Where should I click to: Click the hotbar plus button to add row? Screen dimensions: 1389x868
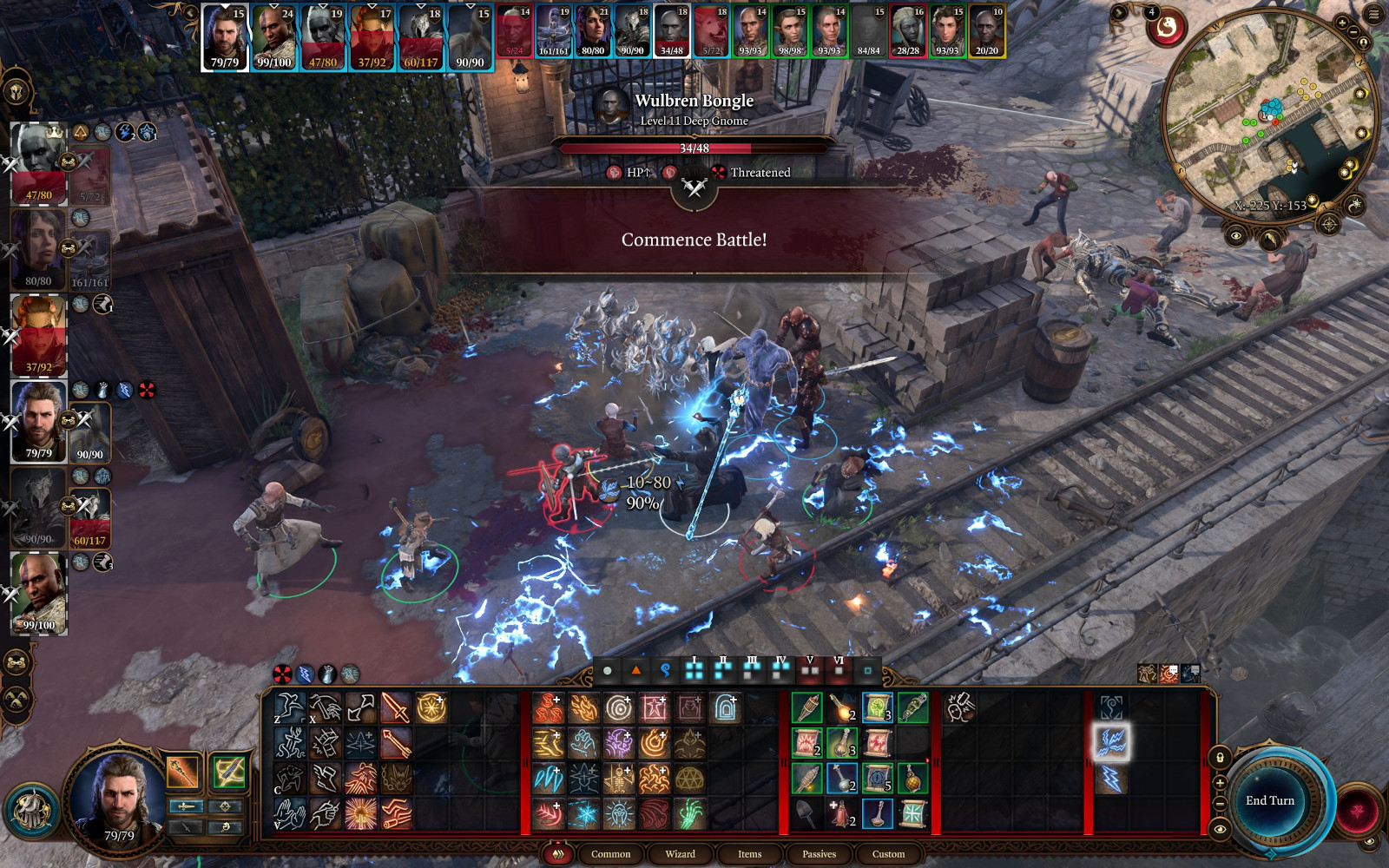(1220, 783)
